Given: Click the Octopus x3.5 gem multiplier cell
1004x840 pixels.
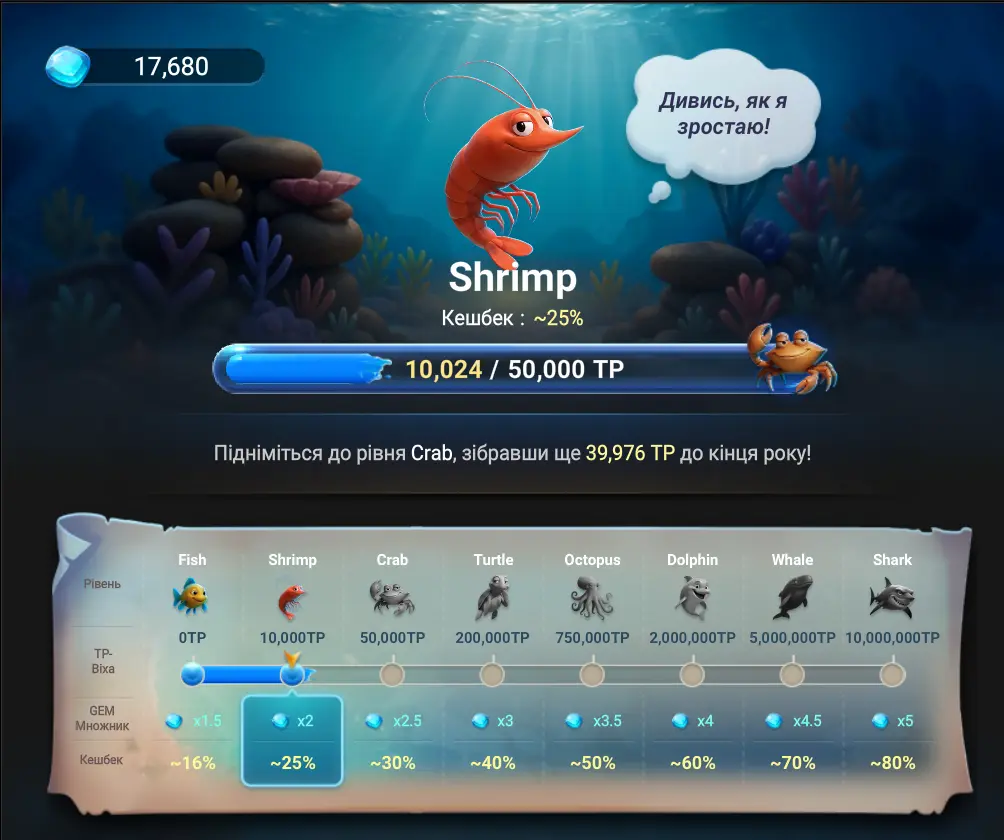Looking at the screenshot, I should [592, 721].
